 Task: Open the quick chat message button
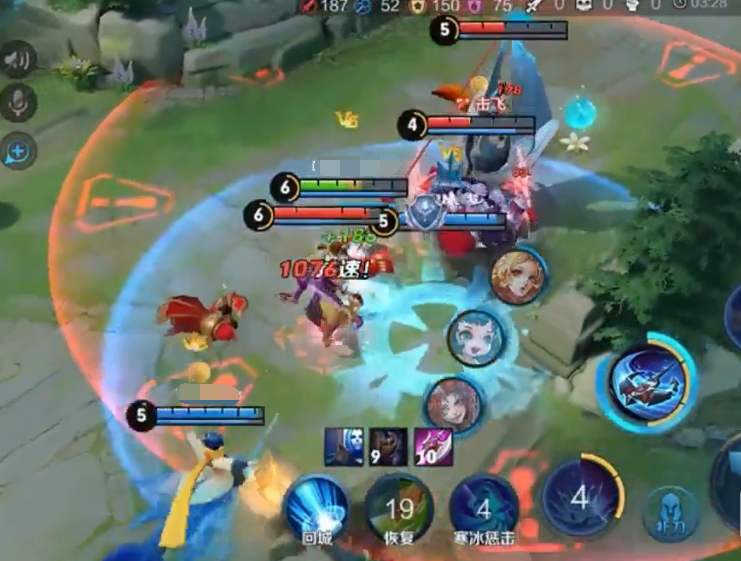tap(18, 152)
